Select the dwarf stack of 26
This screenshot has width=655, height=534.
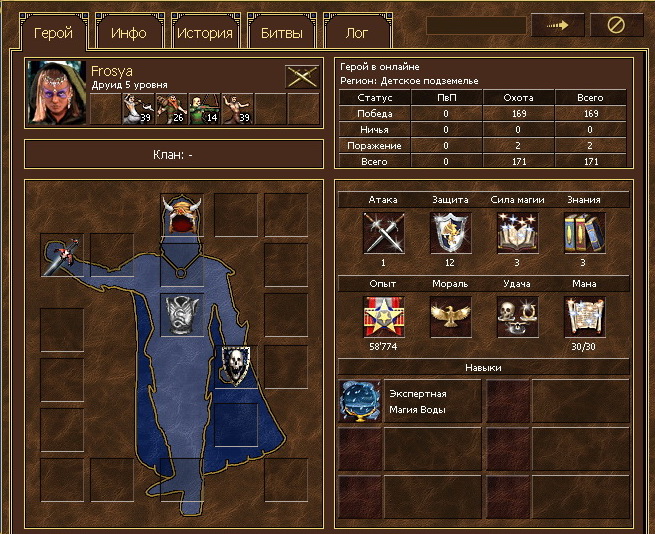tap(171, 108)
